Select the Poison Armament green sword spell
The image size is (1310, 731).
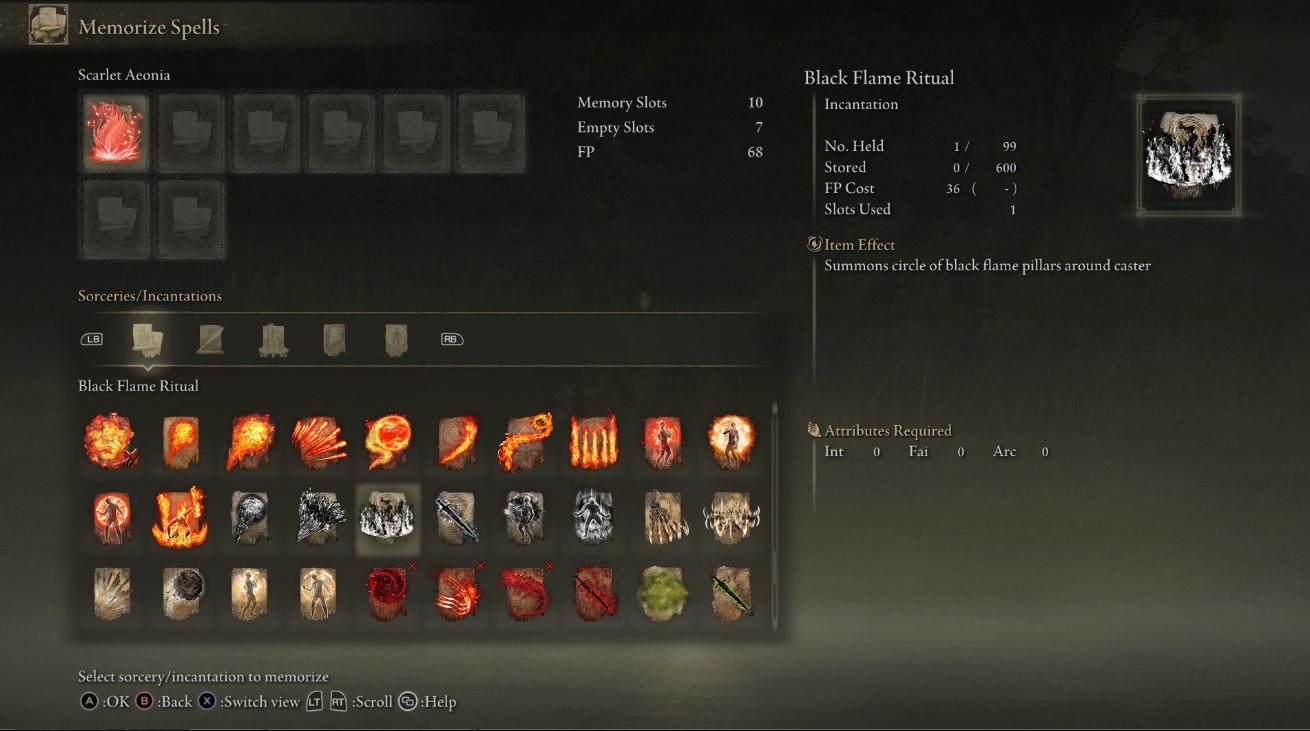click(x=732, y=594)
